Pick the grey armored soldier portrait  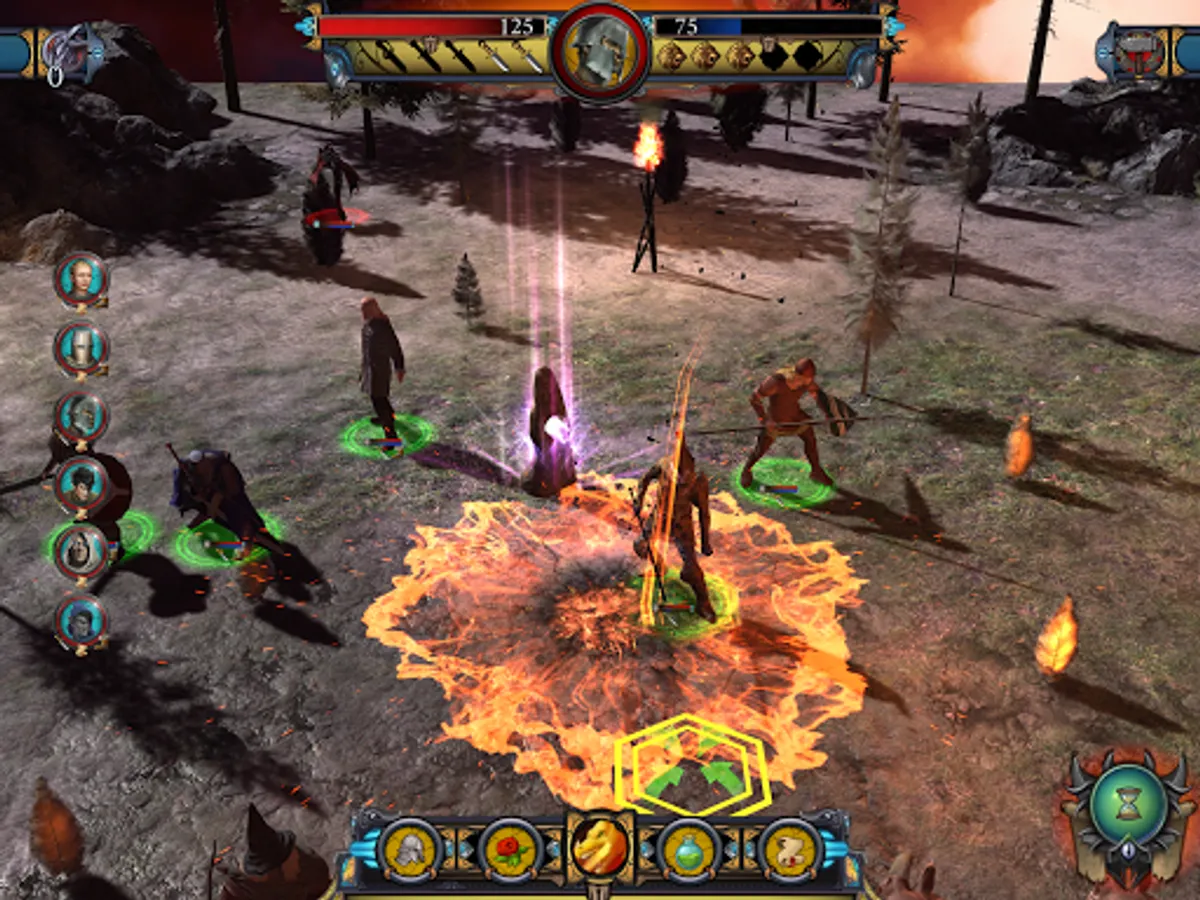point(81,415)
